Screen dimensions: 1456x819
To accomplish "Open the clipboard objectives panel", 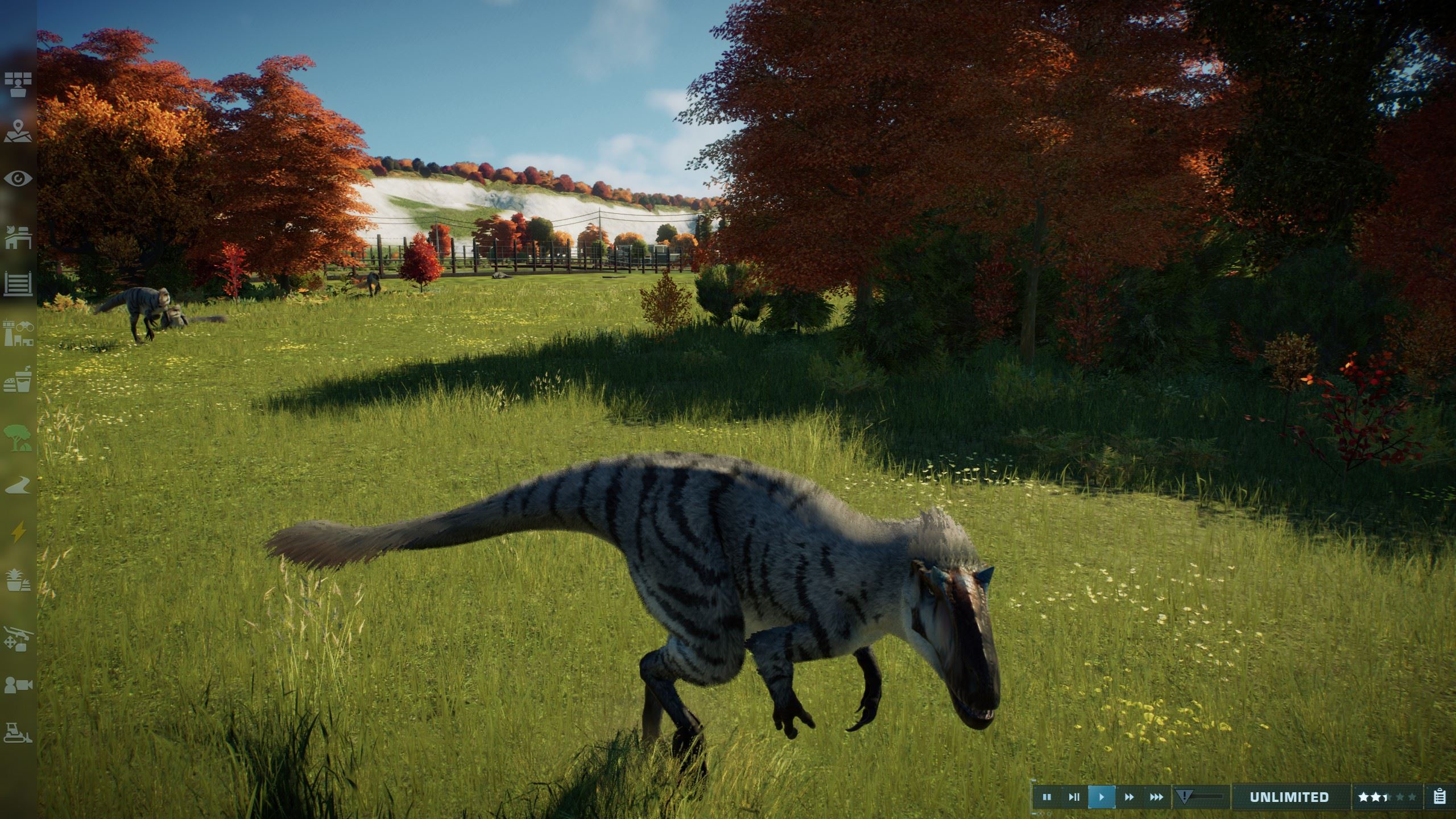I will tap(1440, 797).
